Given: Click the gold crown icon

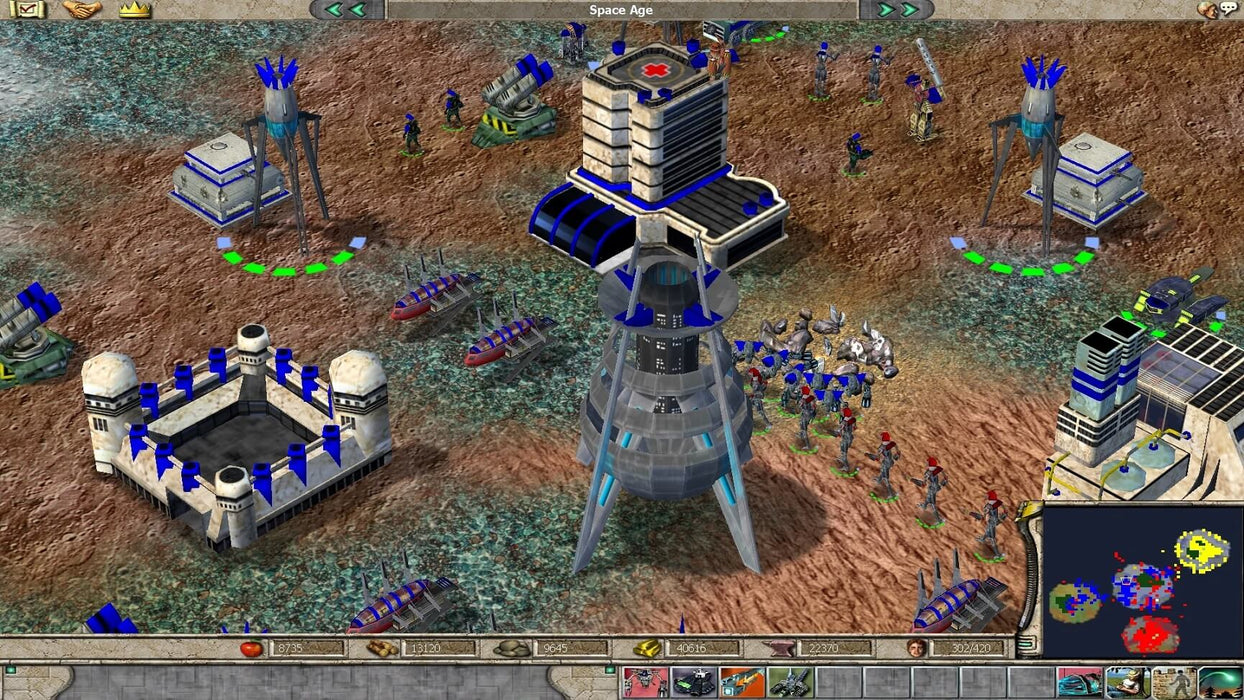Looking at the screenshot, I should pyautogui.click(x=134, y=10).
